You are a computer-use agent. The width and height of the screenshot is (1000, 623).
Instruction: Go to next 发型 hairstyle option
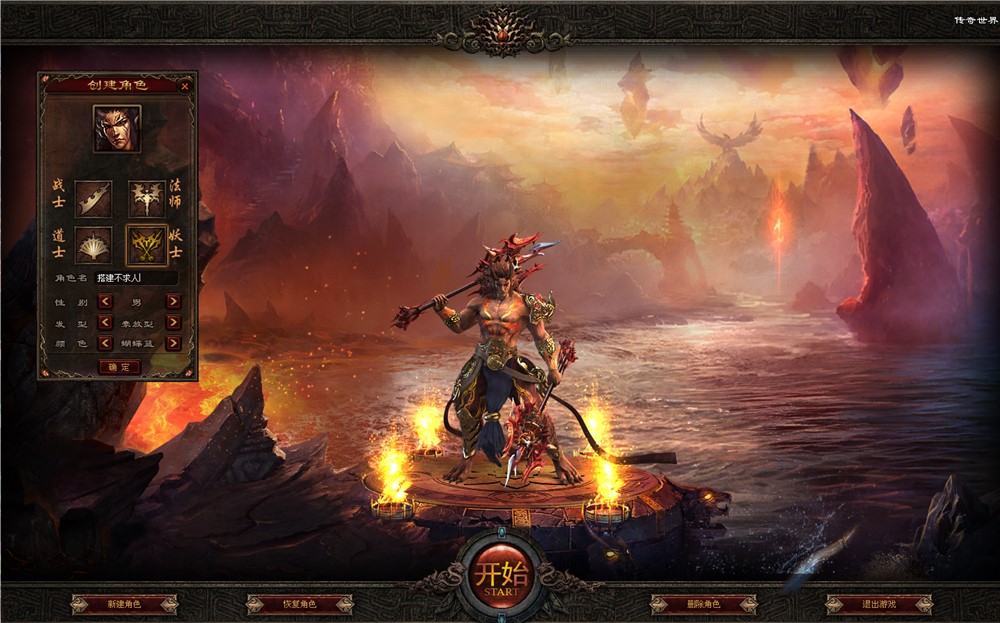tap(173, 322)
